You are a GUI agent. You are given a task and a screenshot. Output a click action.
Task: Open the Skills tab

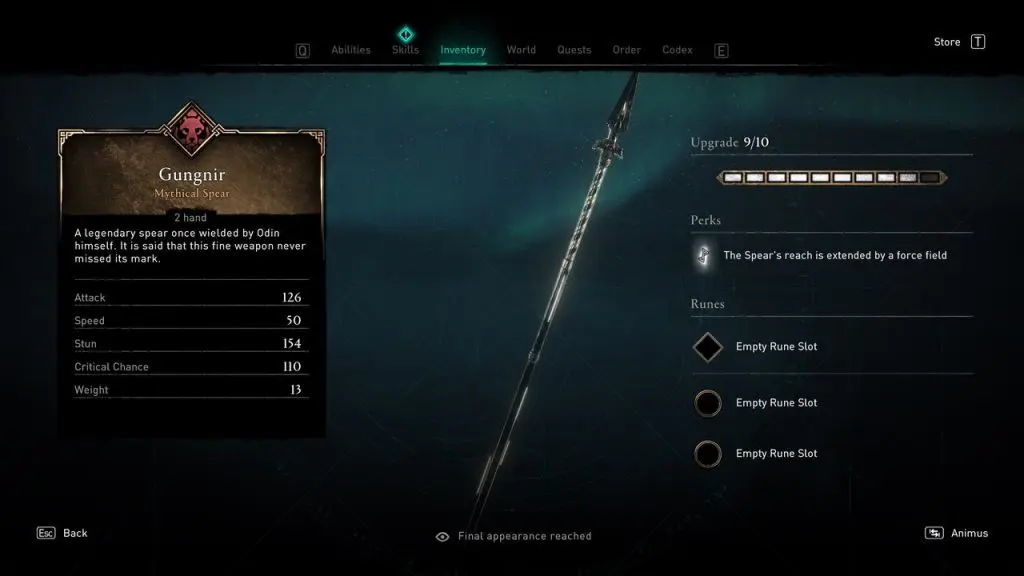[x=405, y=50]
